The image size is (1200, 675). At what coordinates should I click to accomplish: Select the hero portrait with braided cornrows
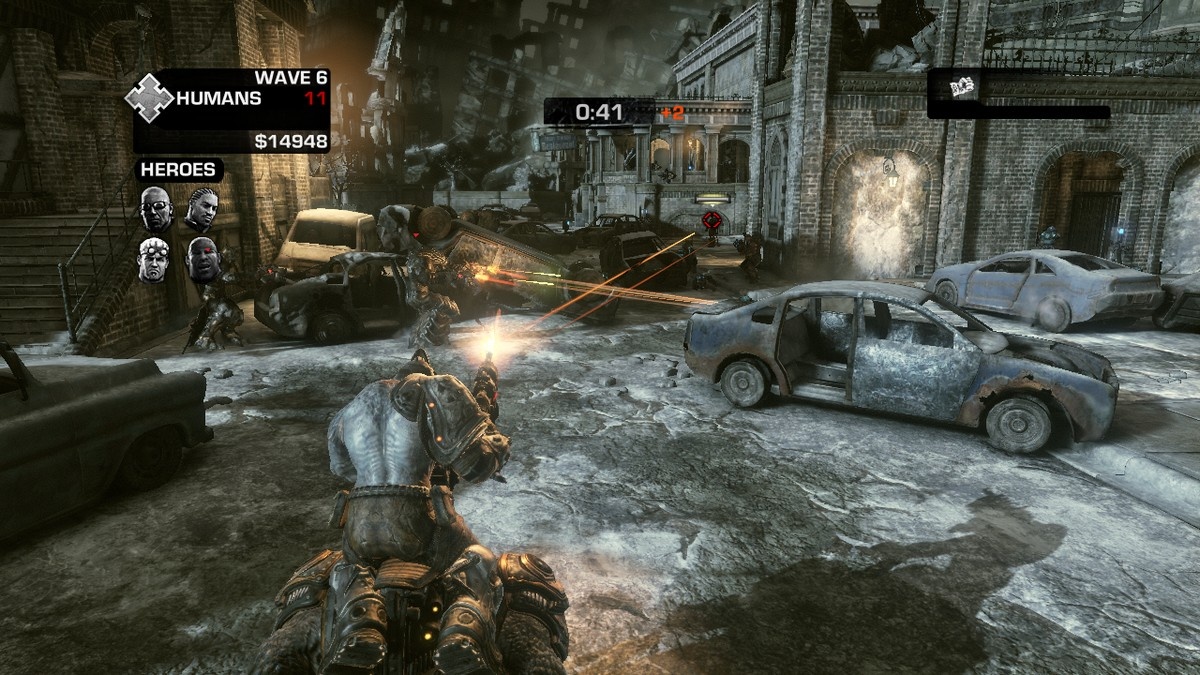[x=201, y=208]
